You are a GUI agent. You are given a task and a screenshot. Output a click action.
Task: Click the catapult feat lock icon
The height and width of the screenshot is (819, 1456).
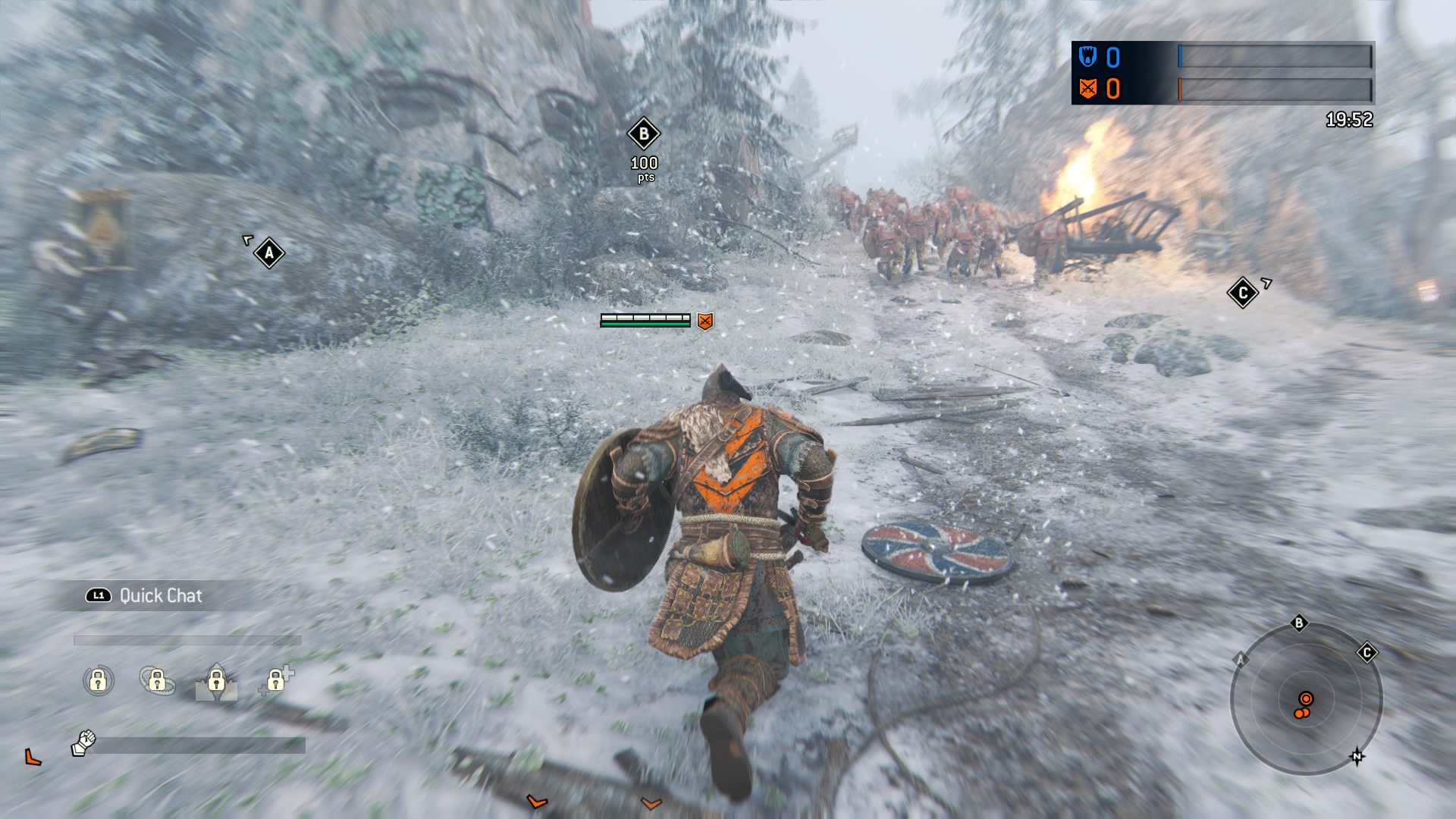click(216, 682)
